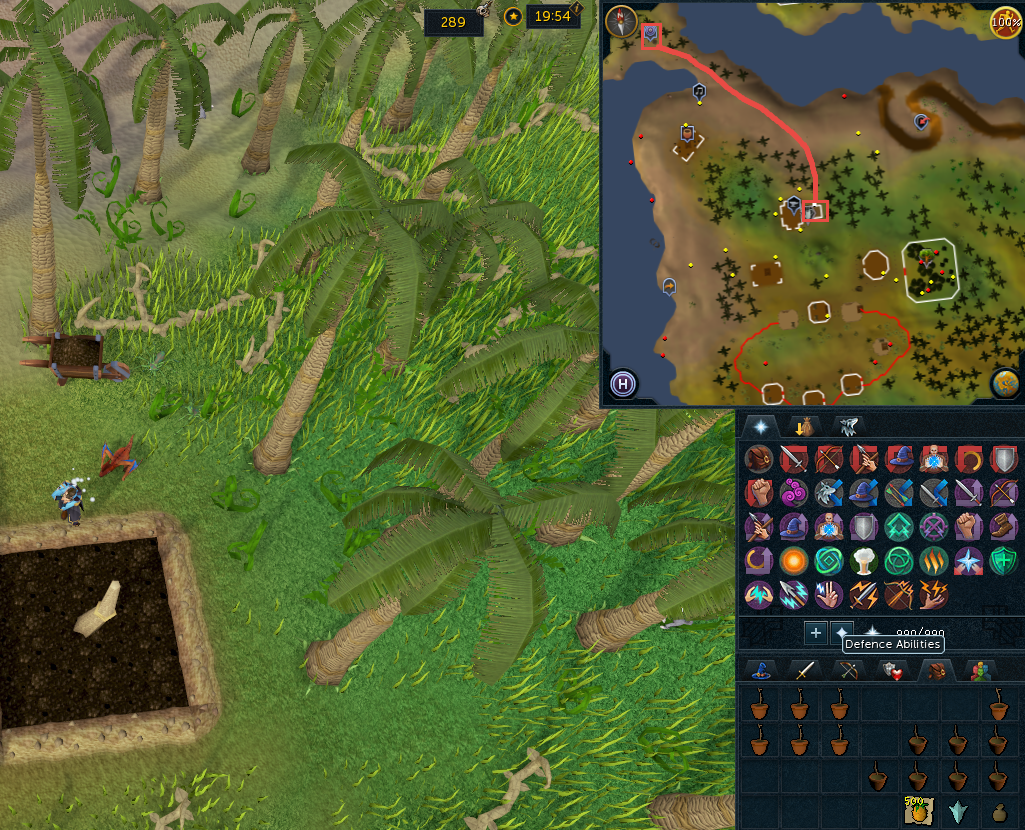
Task: Open the social tab with coloured figures
Action: click(x=977, y=671)
